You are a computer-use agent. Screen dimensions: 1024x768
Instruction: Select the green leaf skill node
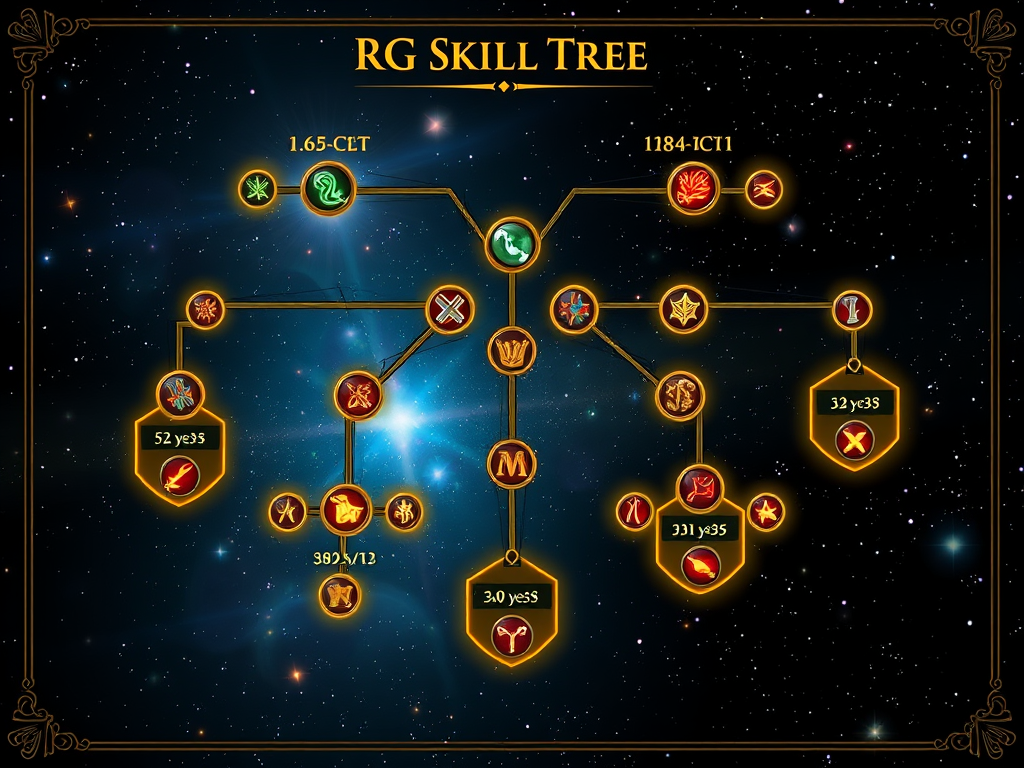257,188
